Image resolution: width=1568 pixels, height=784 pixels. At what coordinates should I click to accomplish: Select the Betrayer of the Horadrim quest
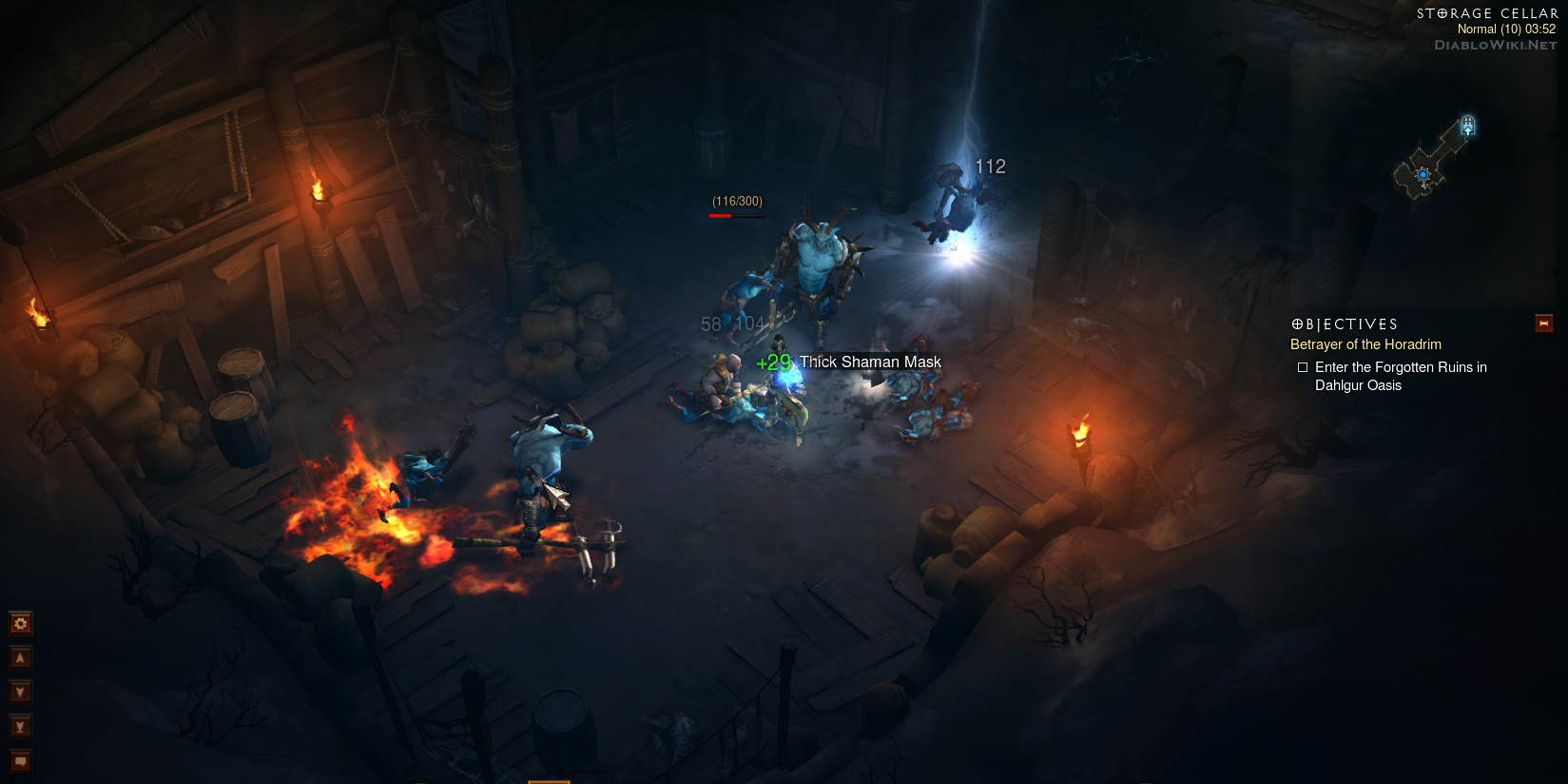point(1365,344)
